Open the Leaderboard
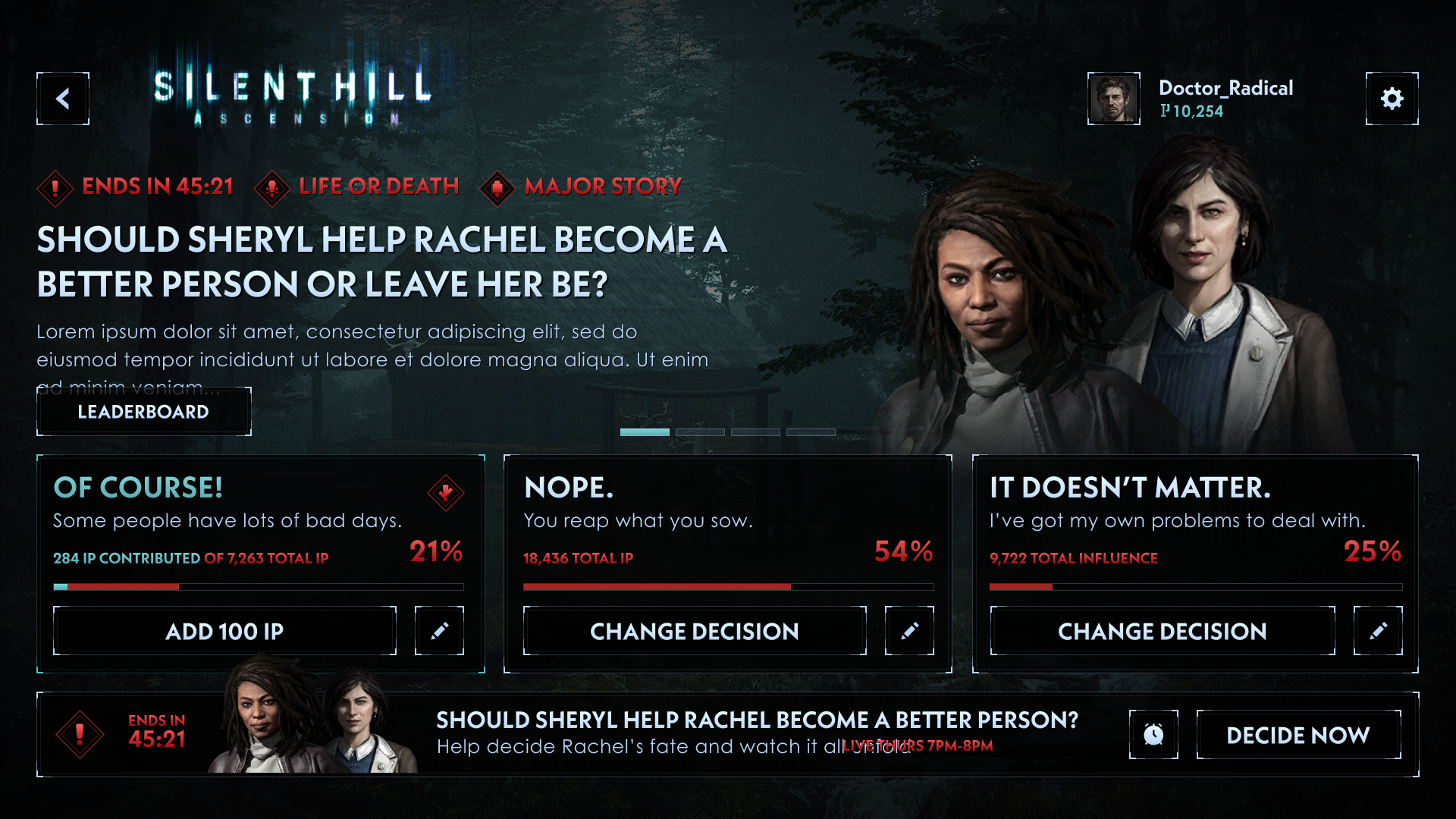 click(143, 412)
